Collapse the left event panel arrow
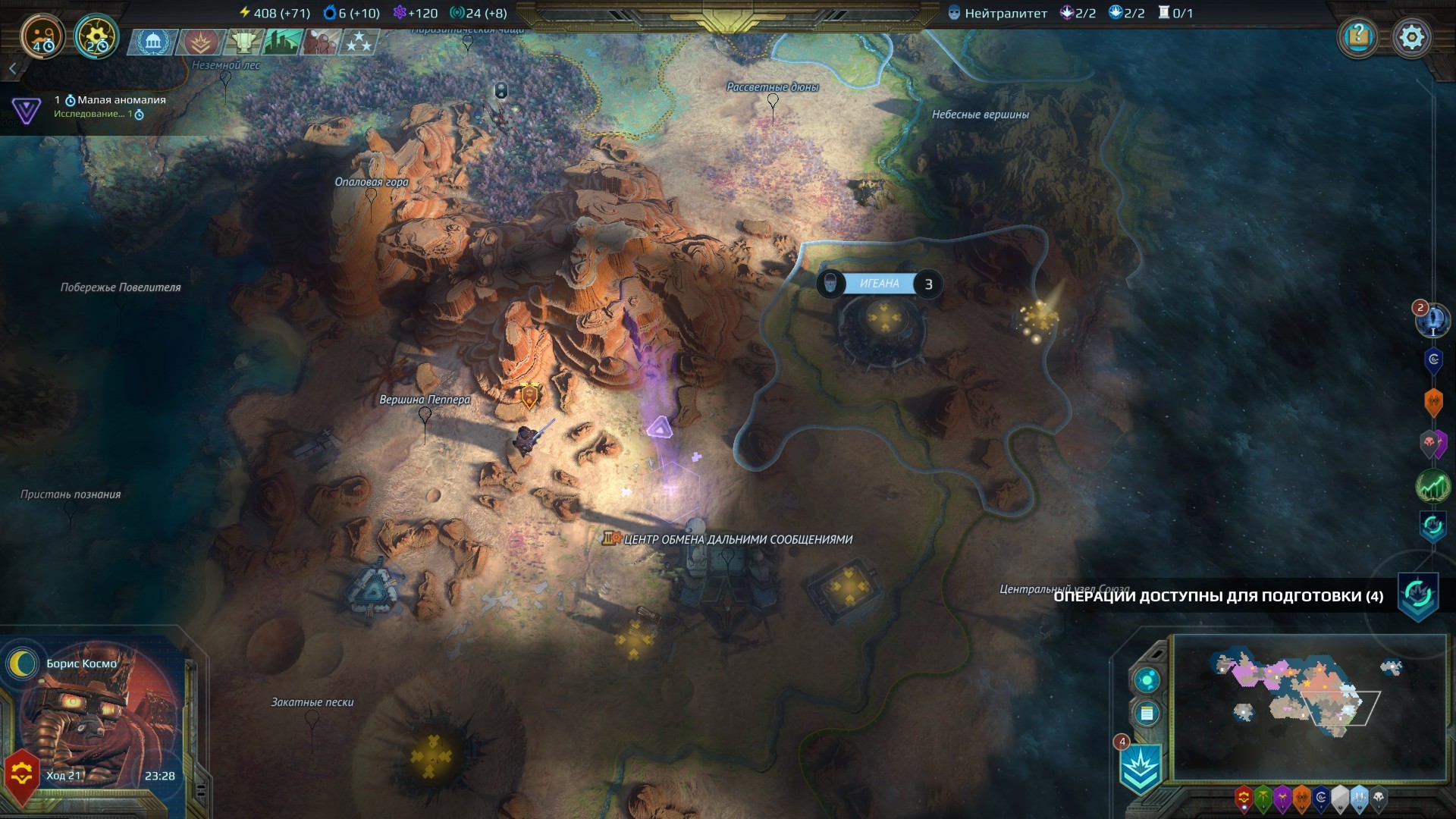 [12, 69]
